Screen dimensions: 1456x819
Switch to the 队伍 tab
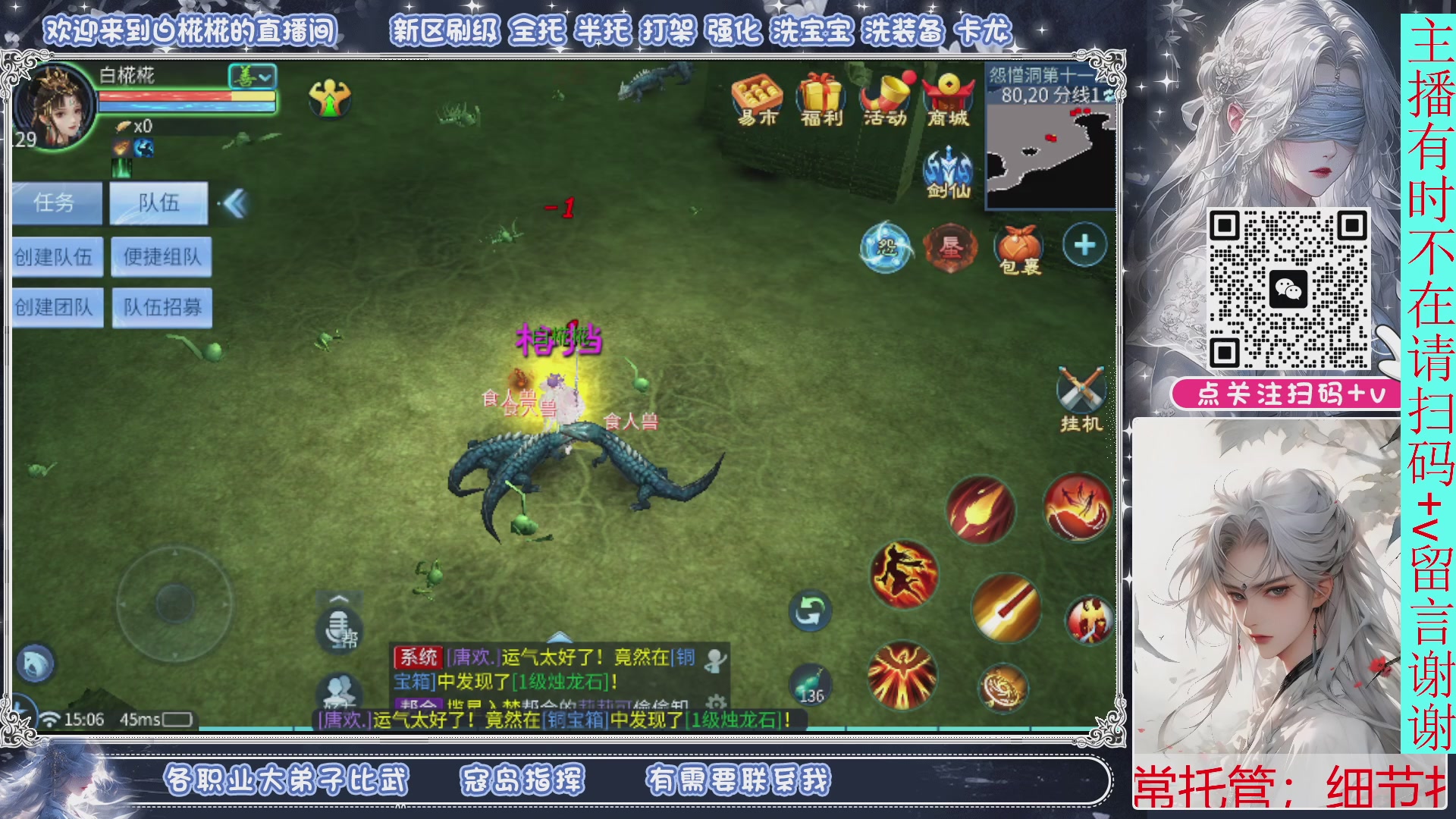click(158, 202)
